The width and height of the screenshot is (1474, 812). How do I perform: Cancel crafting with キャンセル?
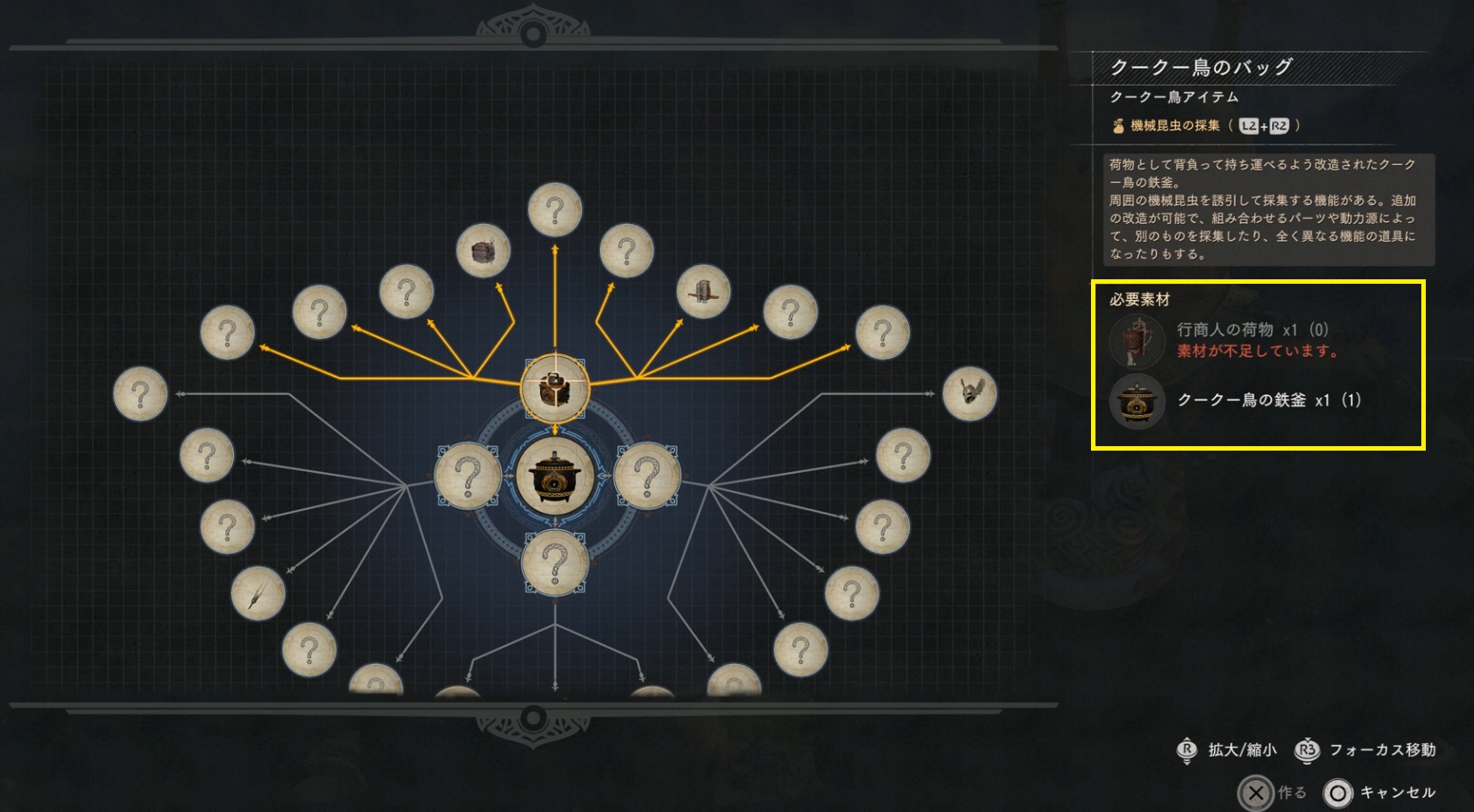tap(1379, 792)
